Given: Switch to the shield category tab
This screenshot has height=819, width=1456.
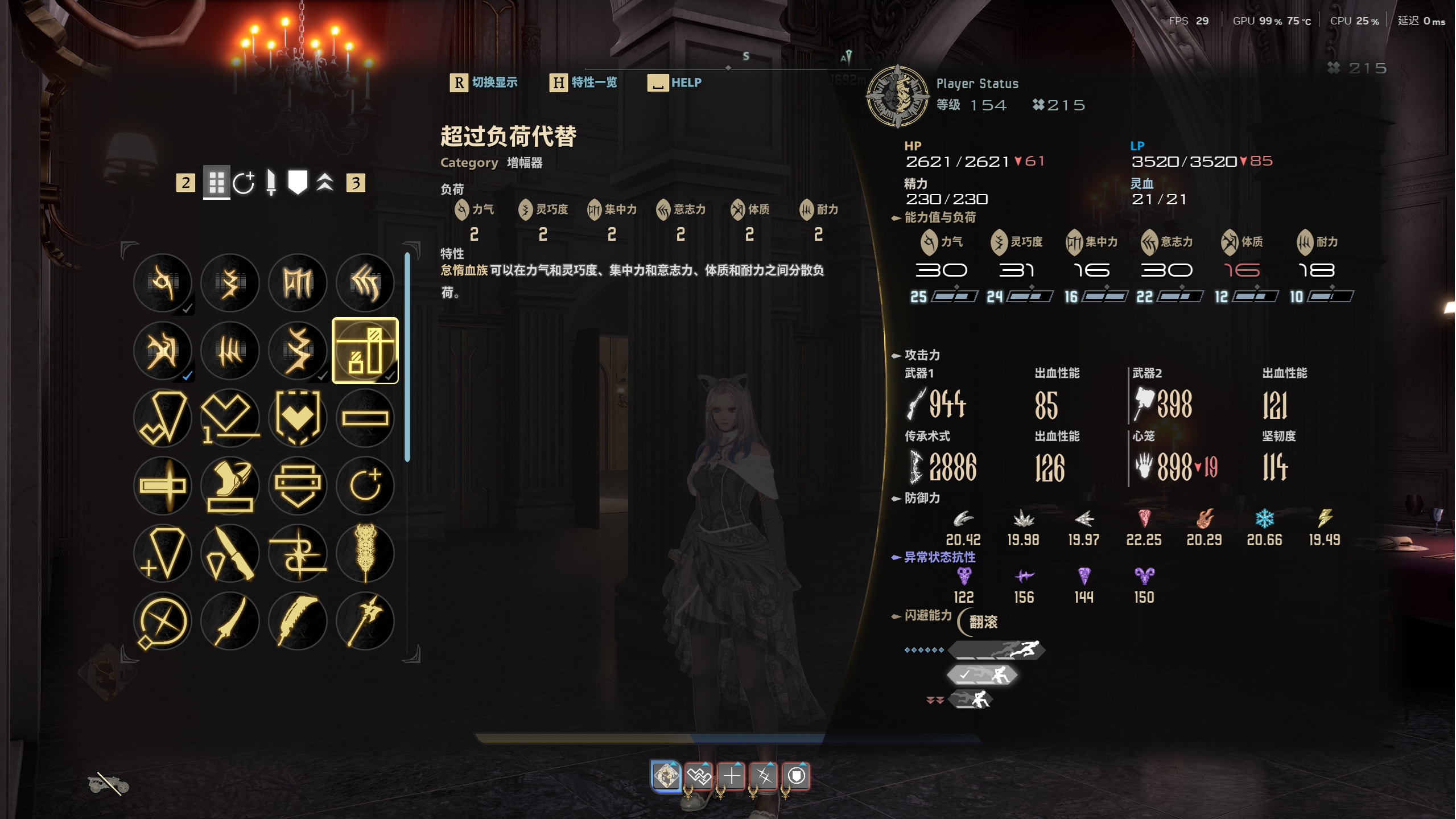Looking at the screenshot, I should 298,183.
